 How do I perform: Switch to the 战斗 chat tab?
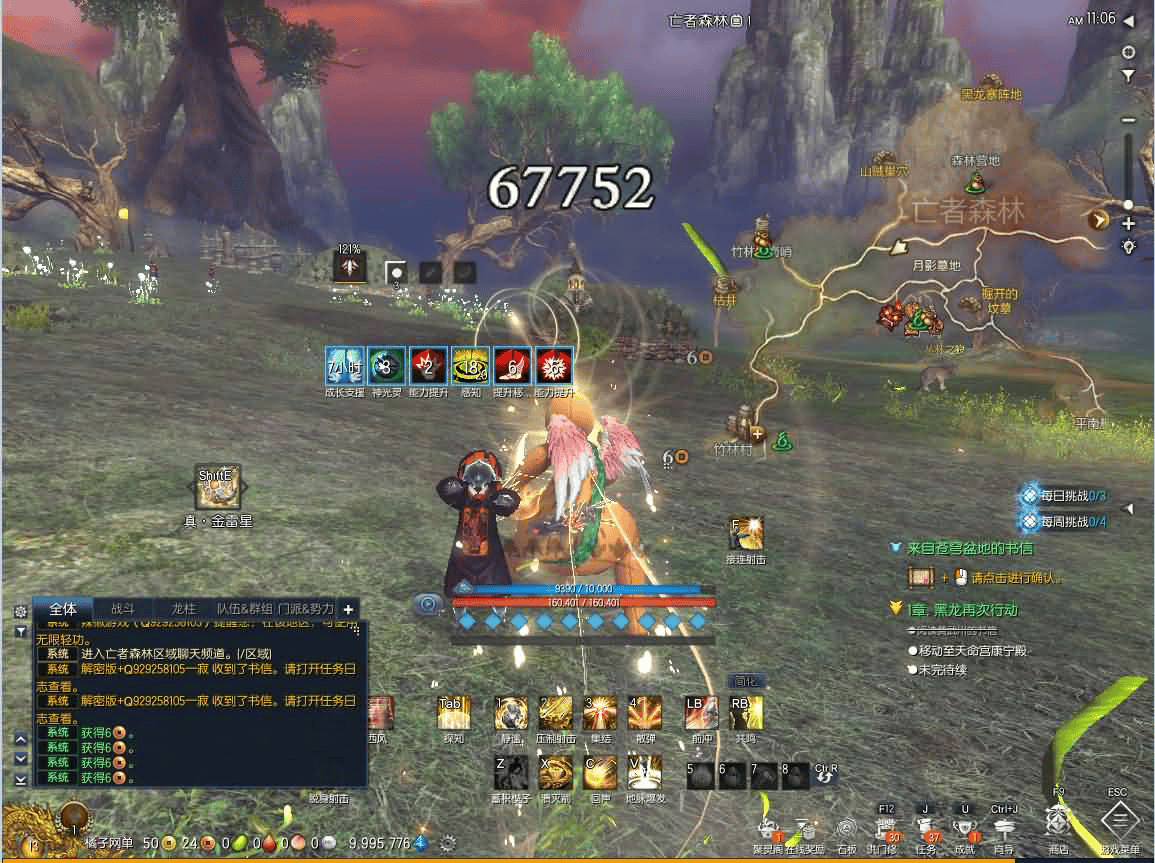click(x=122, y=608)
